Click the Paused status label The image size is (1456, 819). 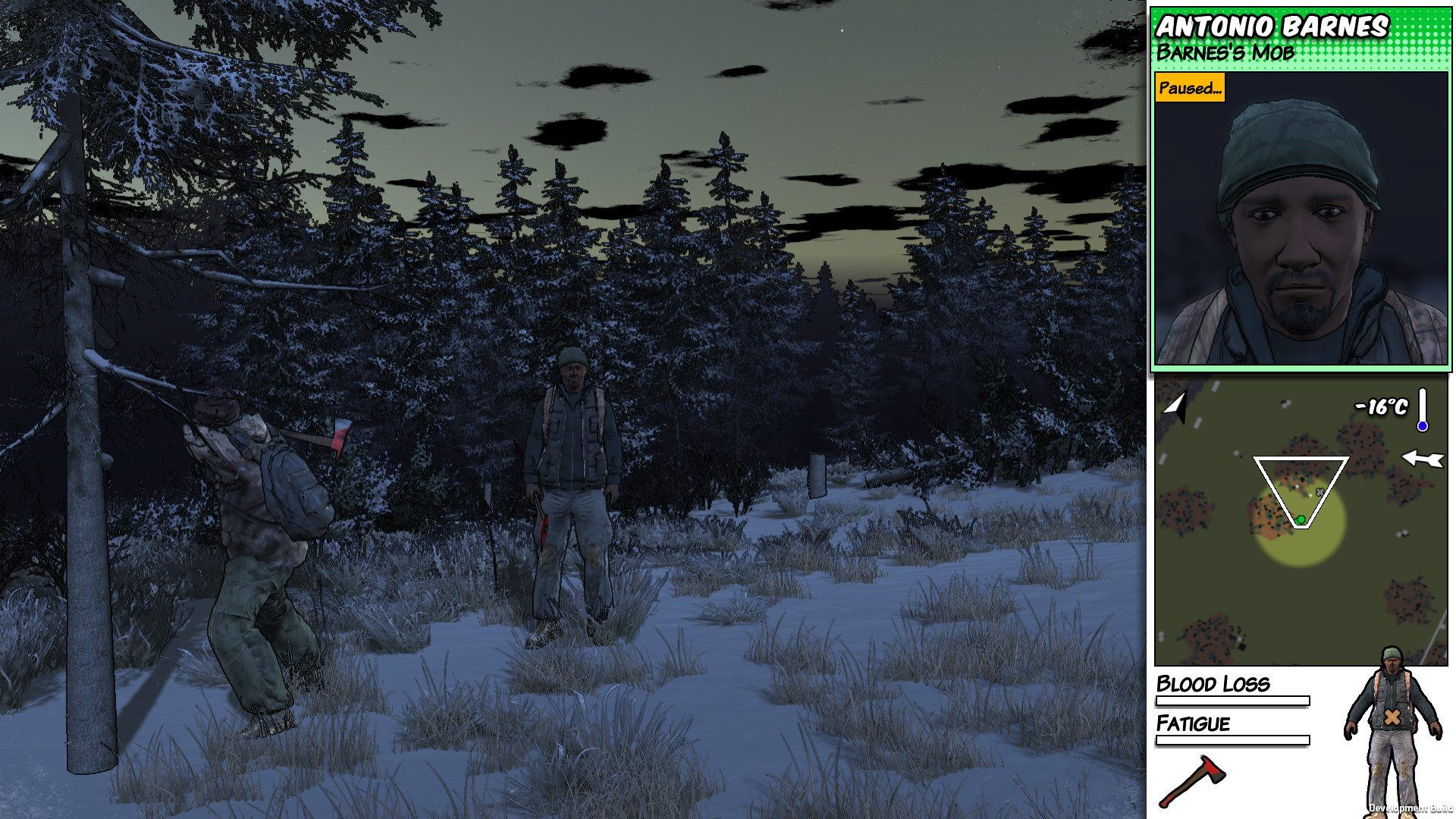tap(1189, 88)
